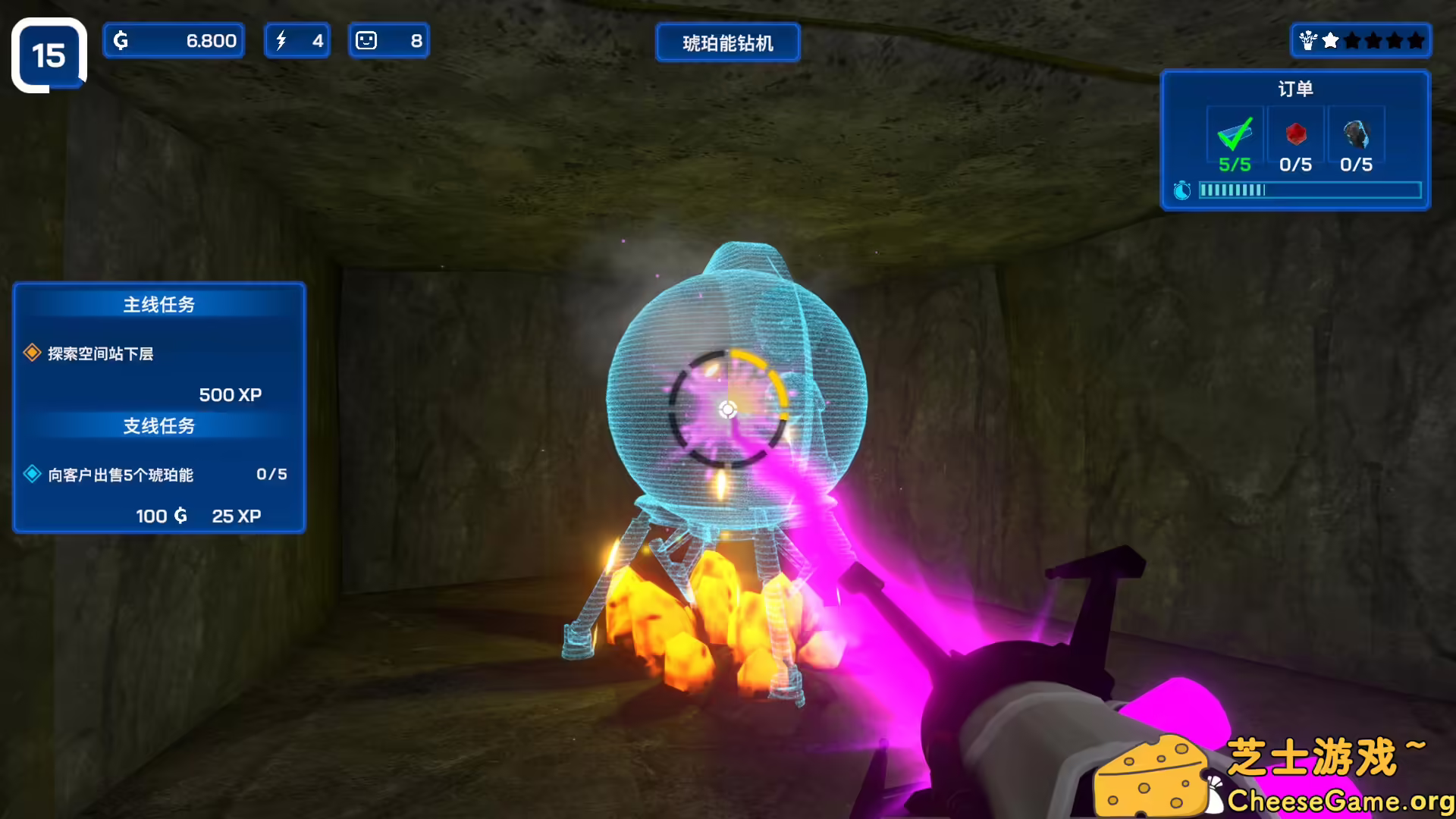
Task: Toggle the 支线任务 blue diamond marker
Action: coord(31,474)
